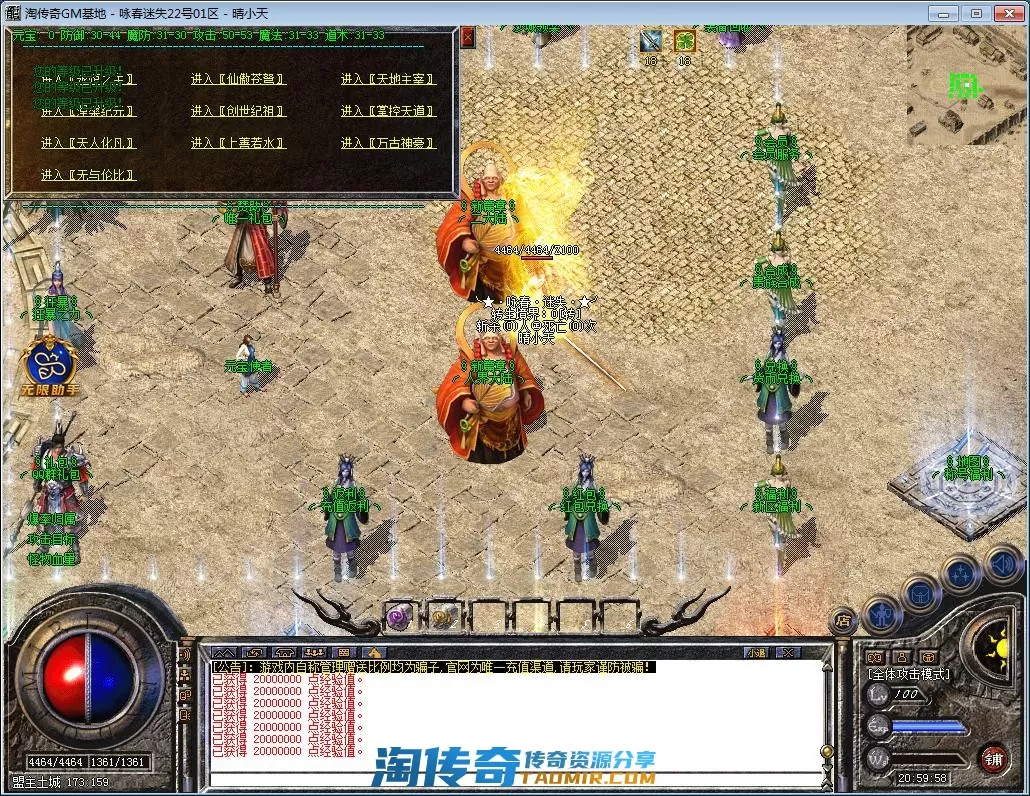Click the red 铺 stall button

point(992,757)
